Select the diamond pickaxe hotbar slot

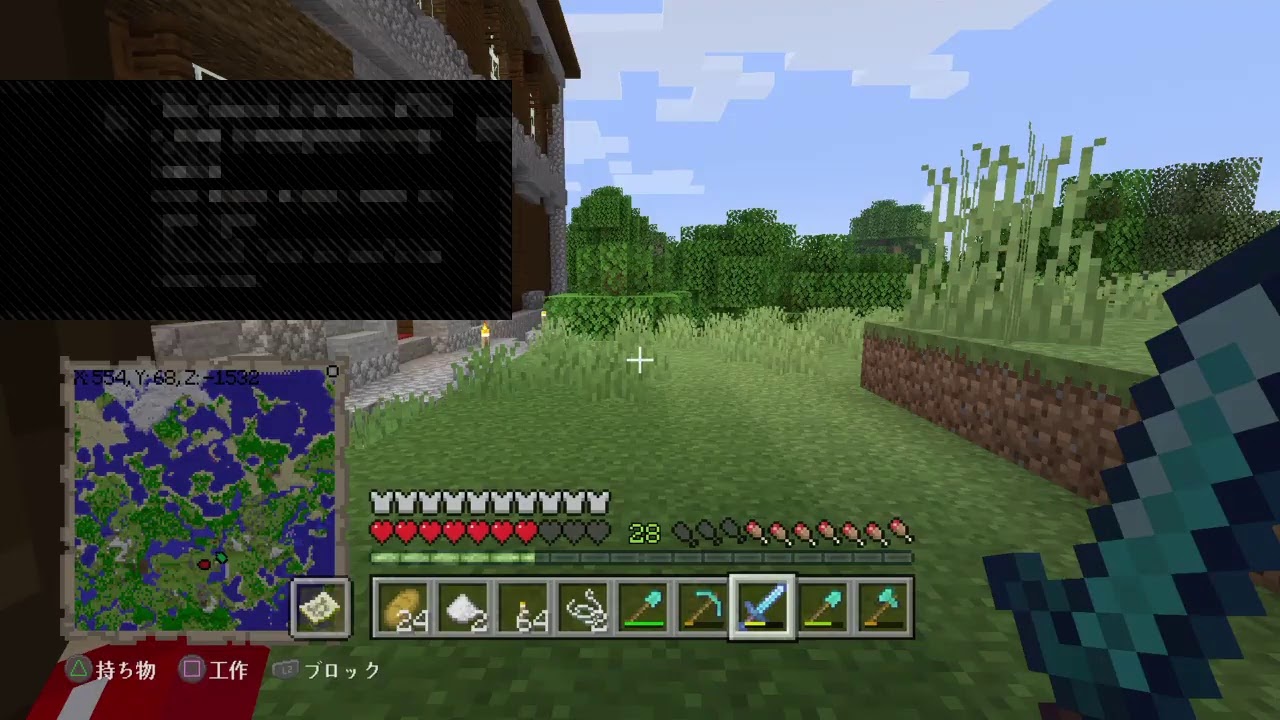tap(704, 607)
